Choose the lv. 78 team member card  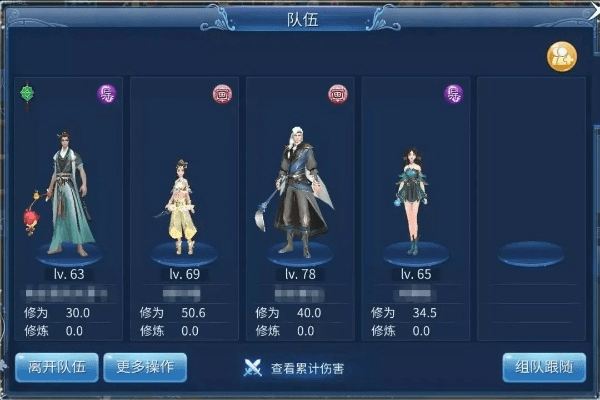pyautogui.click(x=300, y=190)
